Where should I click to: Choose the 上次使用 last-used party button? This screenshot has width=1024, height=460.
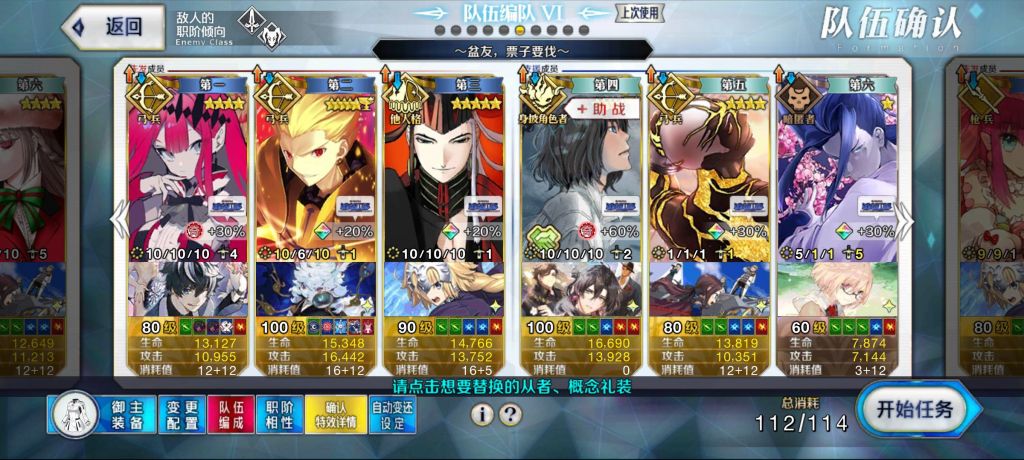pos(640,13)
